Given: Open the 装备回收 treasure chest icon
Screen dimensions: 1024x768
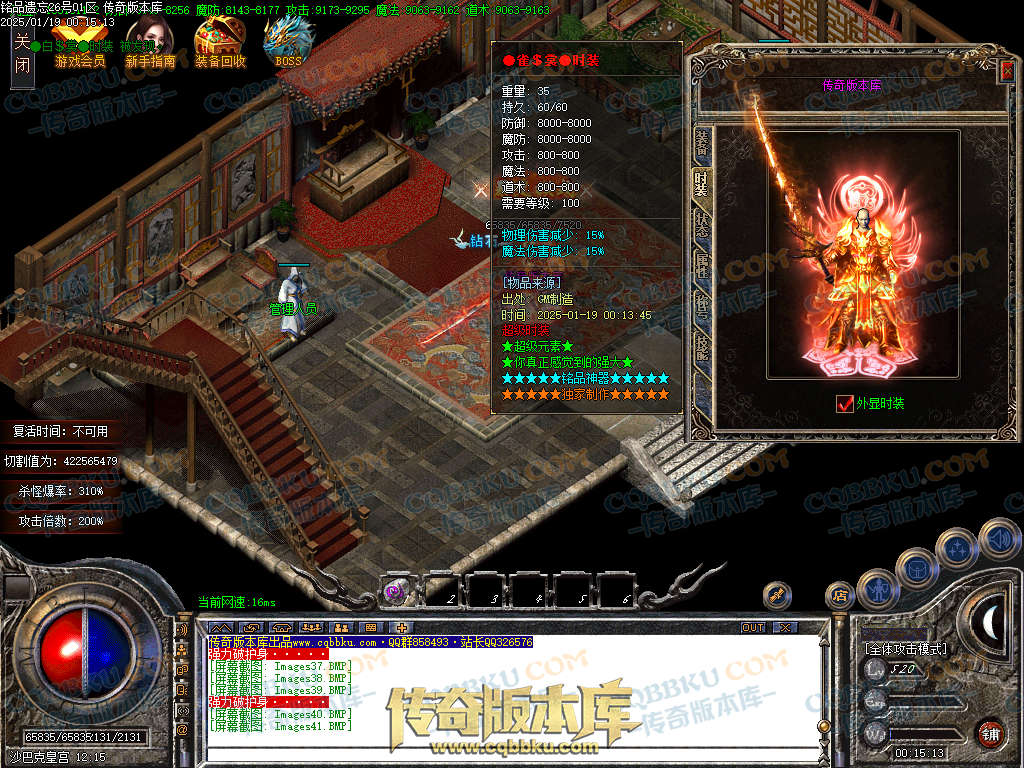Looking at the screenshot, I should (219, 43).
